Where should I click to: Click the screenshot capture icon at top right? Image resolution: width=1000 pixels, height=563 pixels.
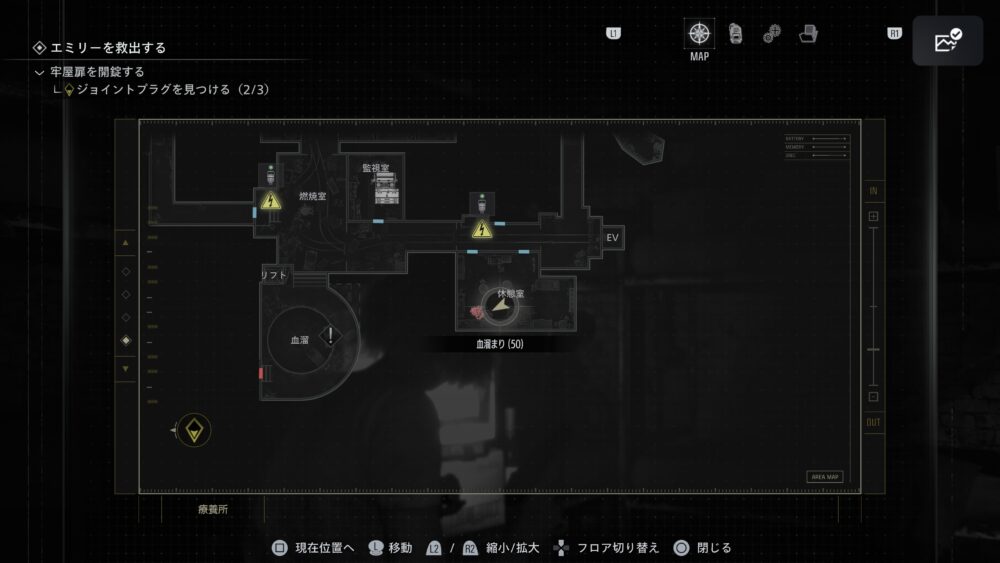pos(946,41)
